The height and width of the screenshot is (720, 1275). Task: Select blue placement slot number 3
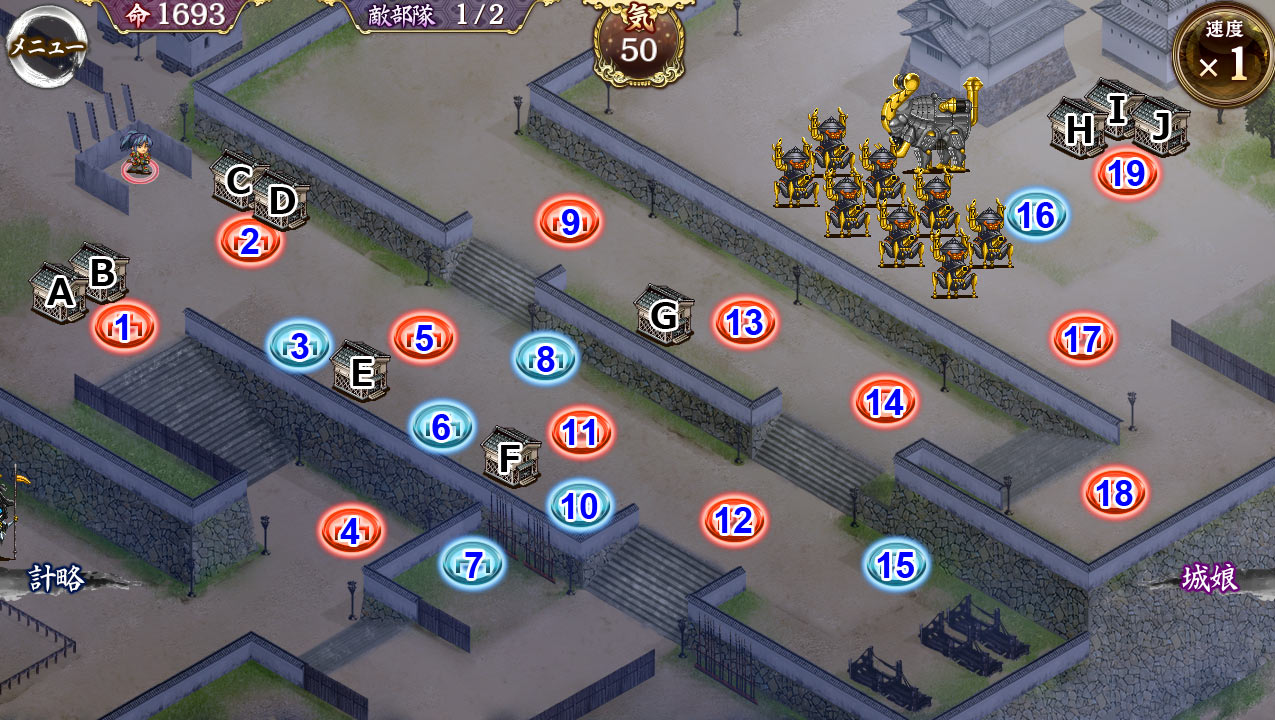(x=299, y=346)
